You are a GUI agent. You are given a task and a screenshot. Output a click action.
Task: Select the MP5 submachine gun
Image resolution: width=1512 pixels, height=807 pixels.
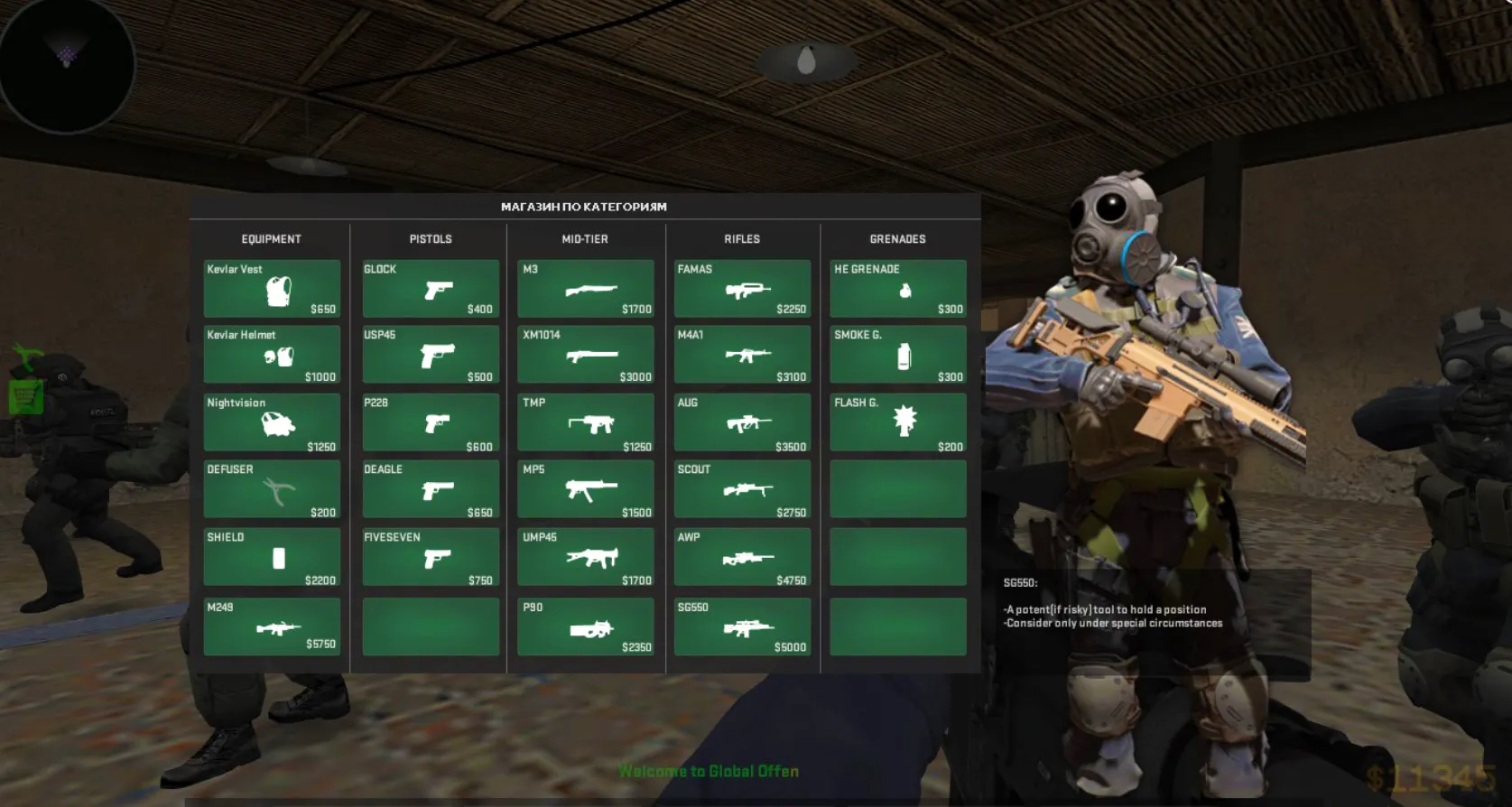coord(586,489)
